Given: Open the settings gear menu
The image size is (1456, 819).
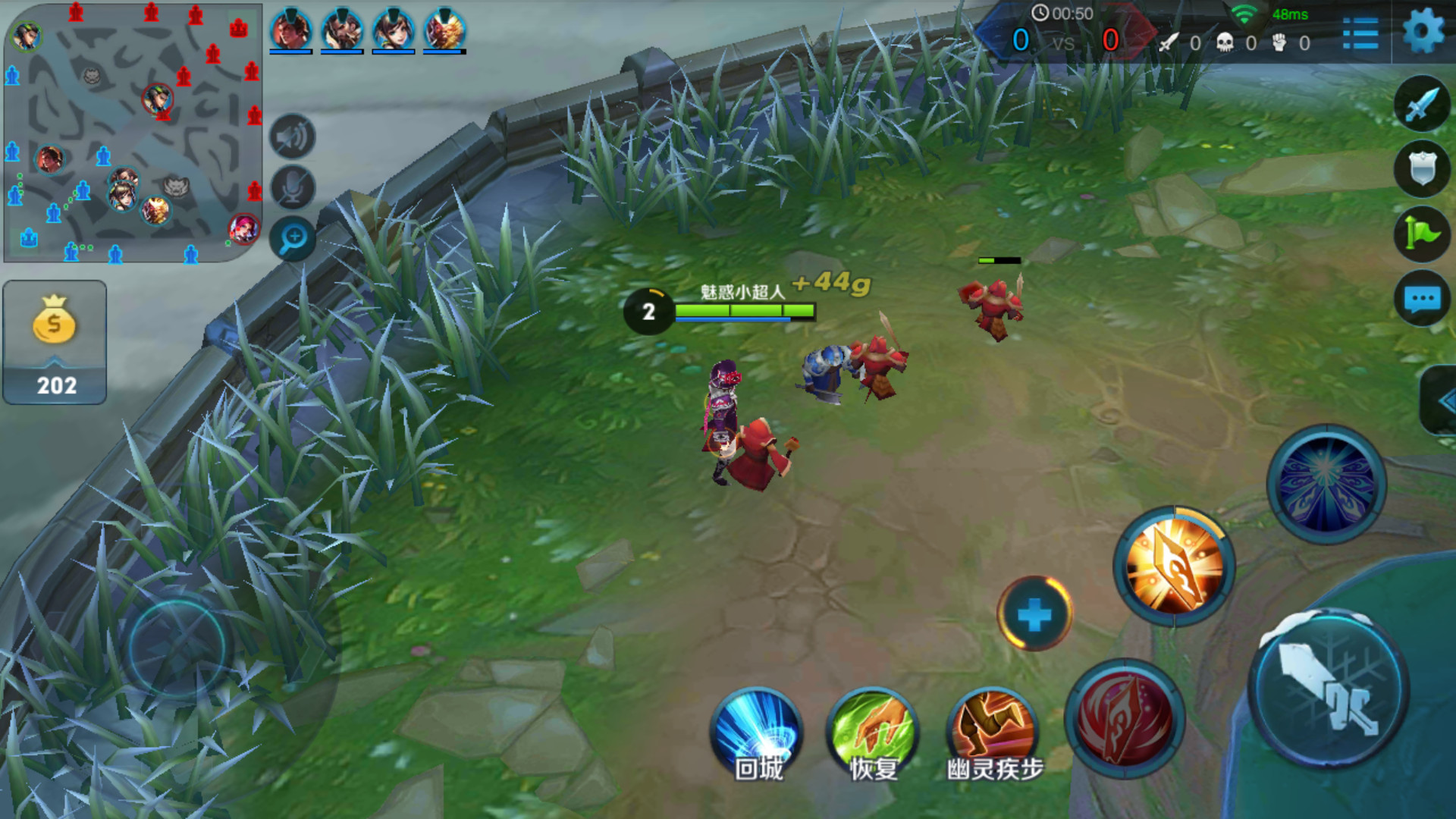Looking at the screenshot, I should [x=1423, y=32].
